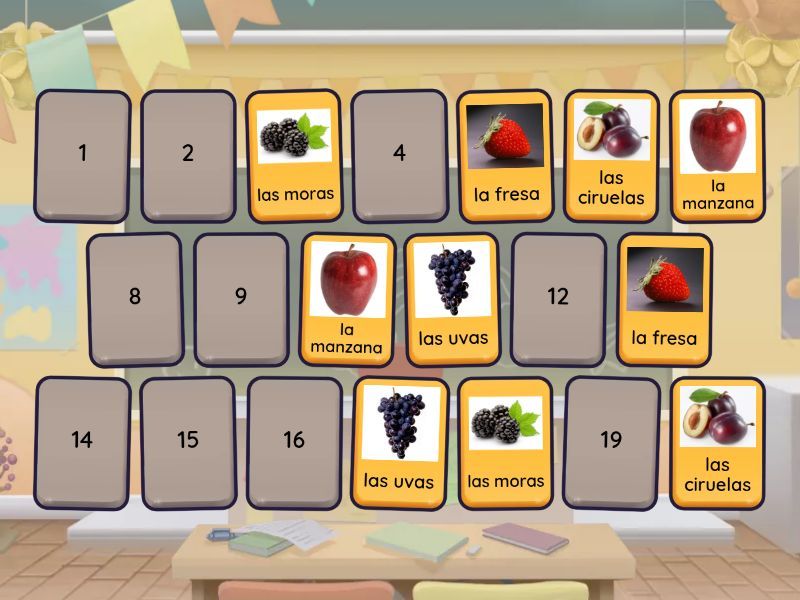Flip card number 12
The height and width of the screenshot is (600, 800).
[558, 298]
